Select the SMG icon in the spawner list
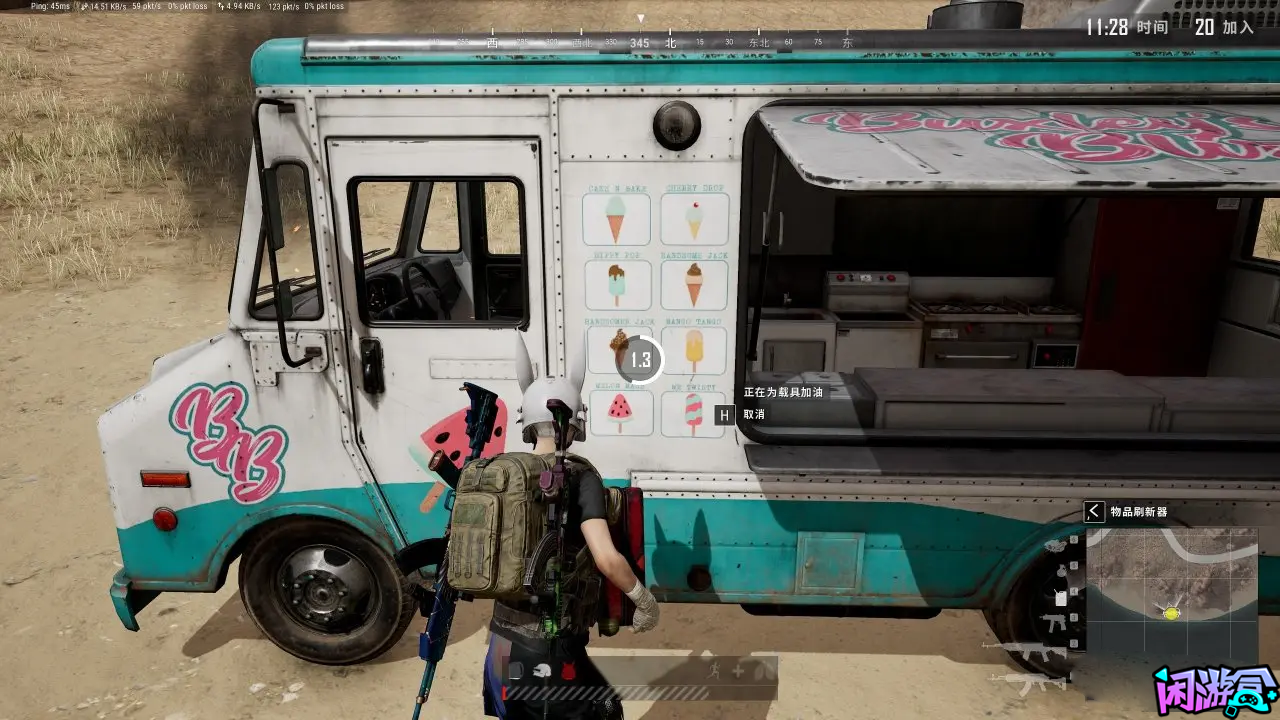The height and width of the screenshot is (720, 1280). pos(1053,622)
